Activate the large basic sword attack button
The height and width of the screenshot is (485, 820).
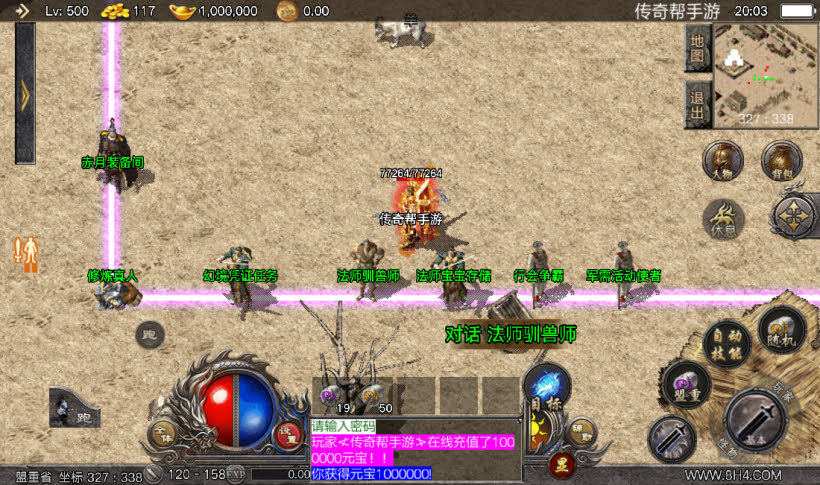point(756,420)
